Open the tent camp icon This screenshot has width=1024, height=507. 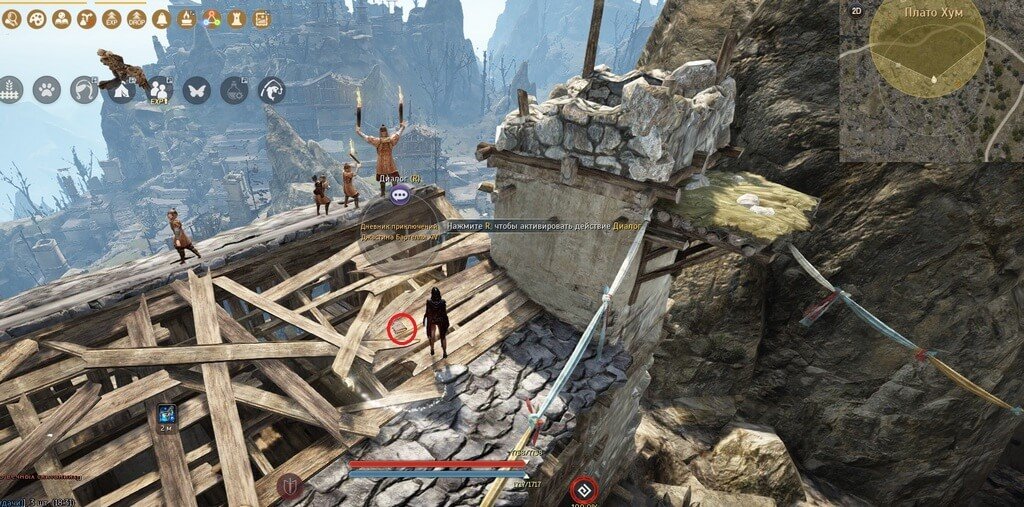click(122, 90)
